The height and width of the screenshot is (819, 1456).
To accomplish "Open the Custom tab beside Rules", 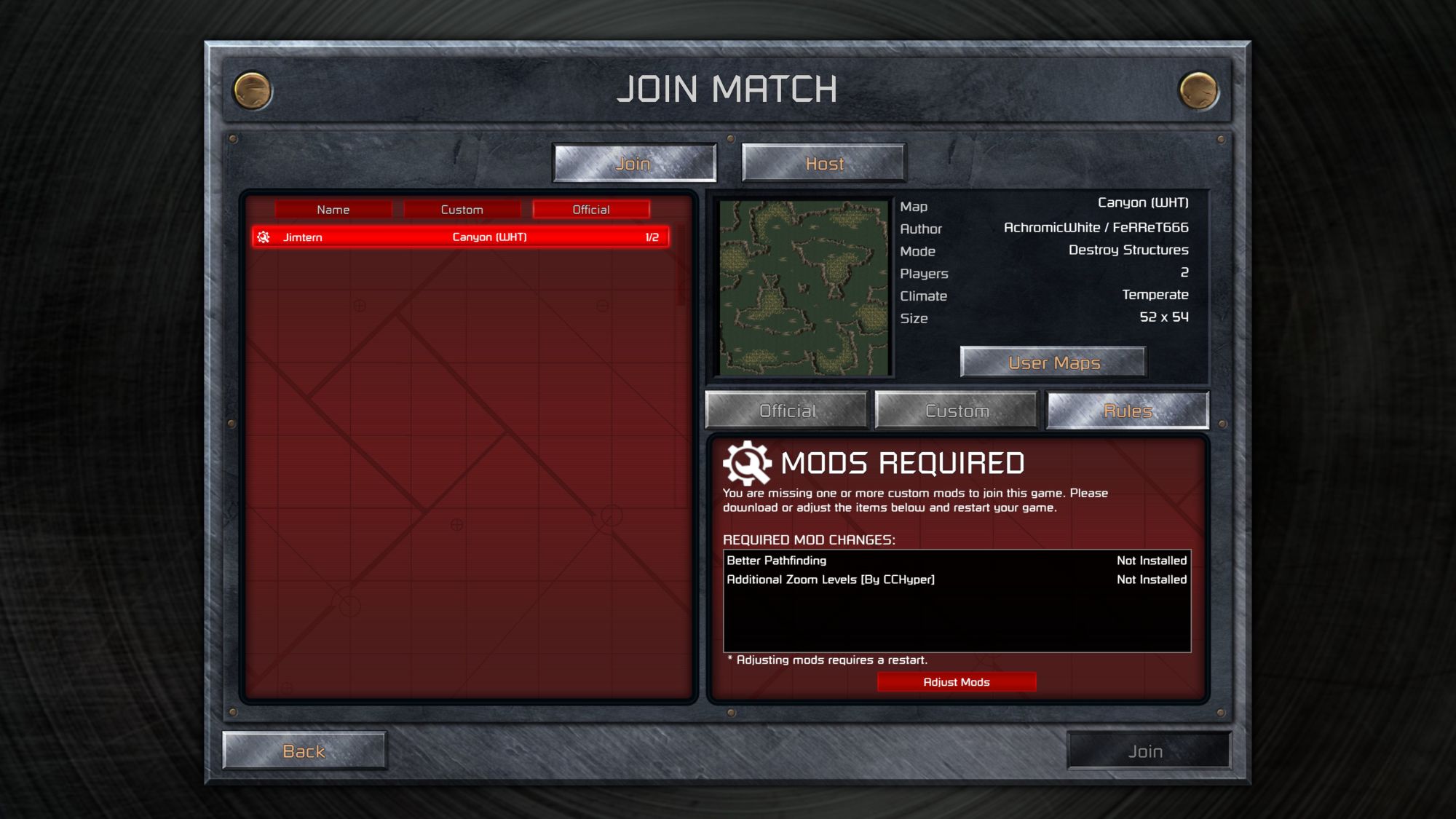I will coord(957,411).
